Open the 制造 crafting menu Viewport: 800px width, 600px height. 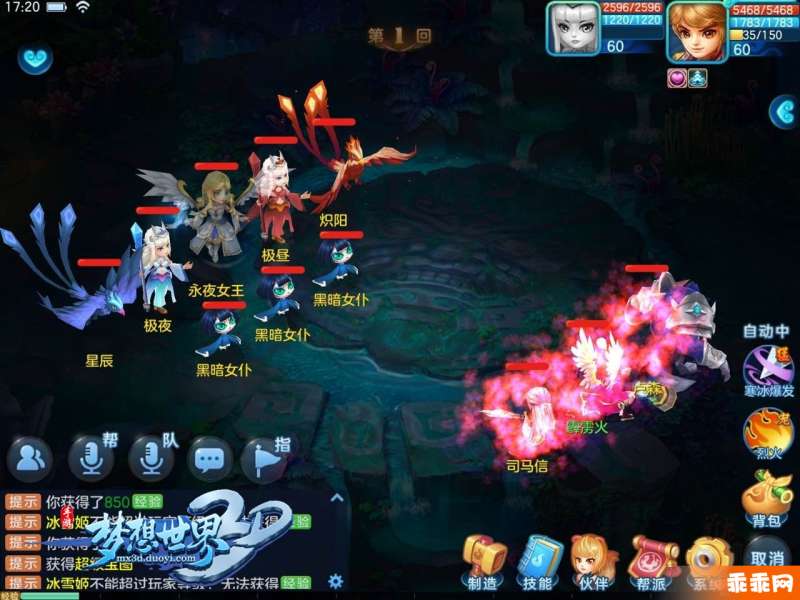click(483, 560)
